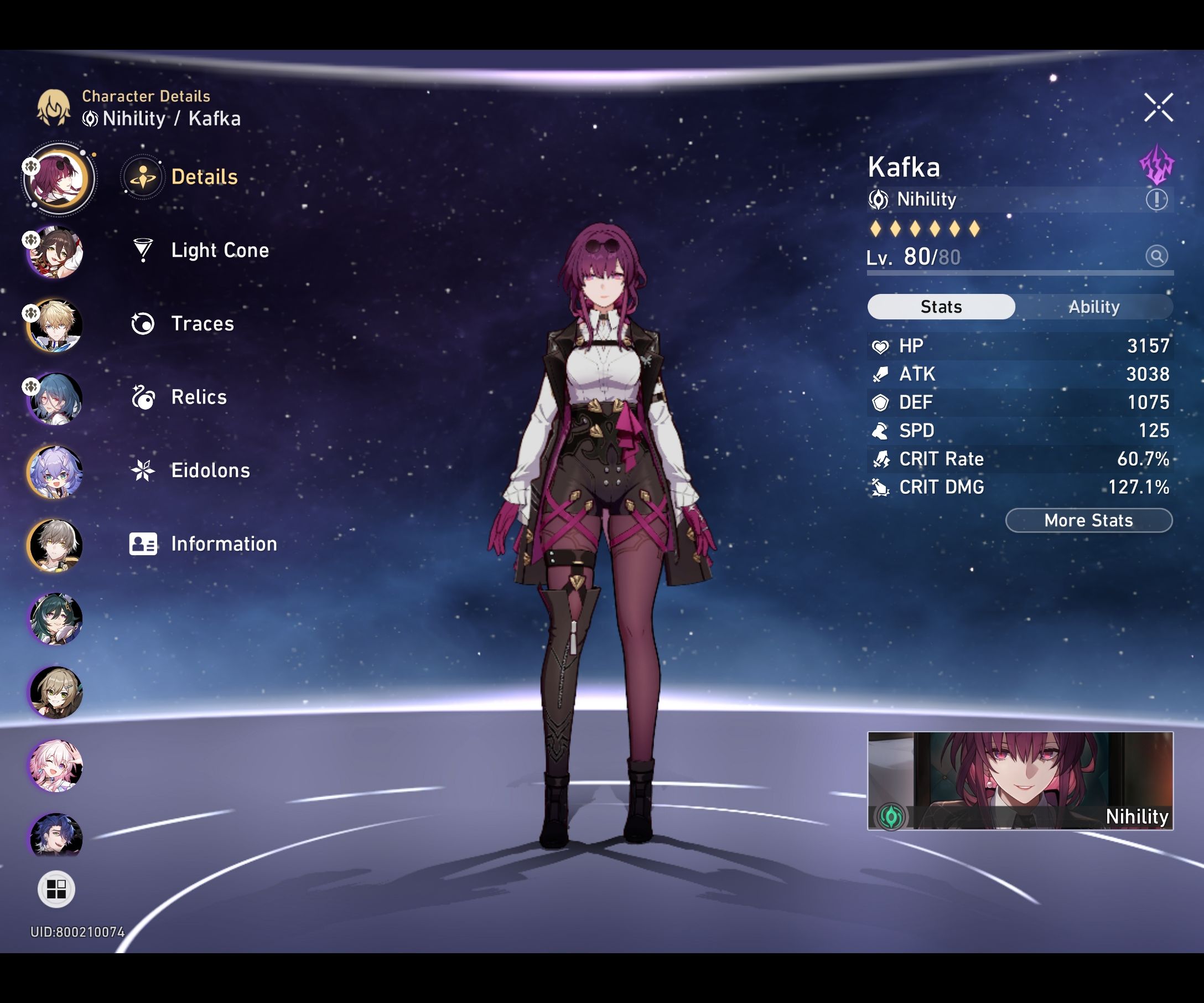The height and width of the screenshot is (1003, 1204).
Task: Click the CRIT Rate stat row
Action: tap(1018, 459)
